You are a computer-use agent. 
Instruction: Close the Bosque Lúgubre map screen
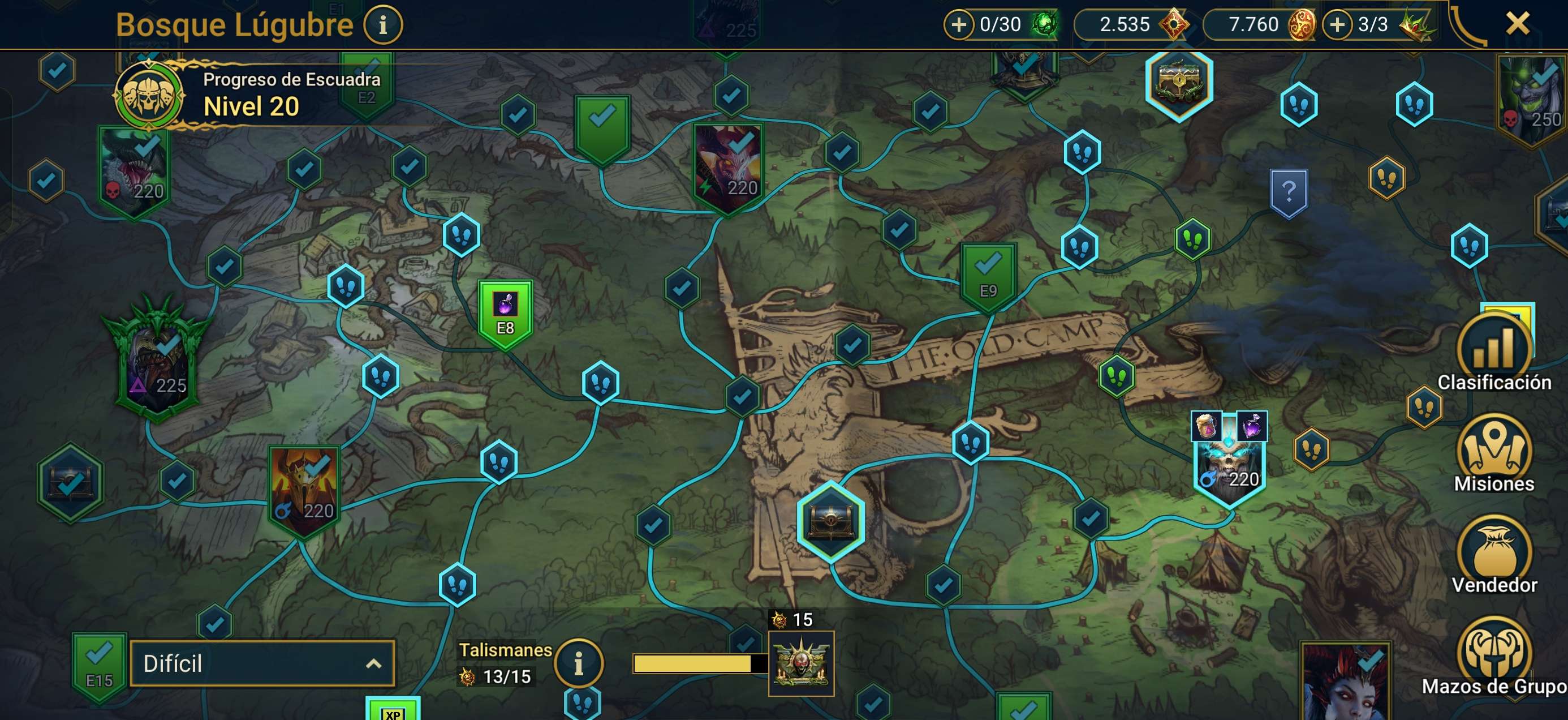tap(1517, 24)
